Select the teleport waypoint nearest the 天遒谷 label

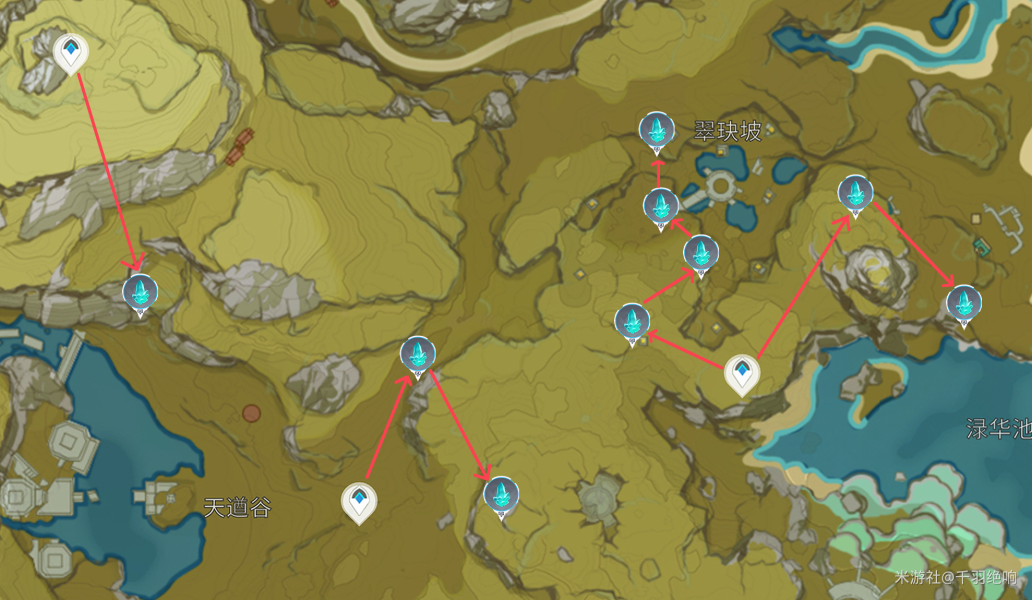[359, 502]
